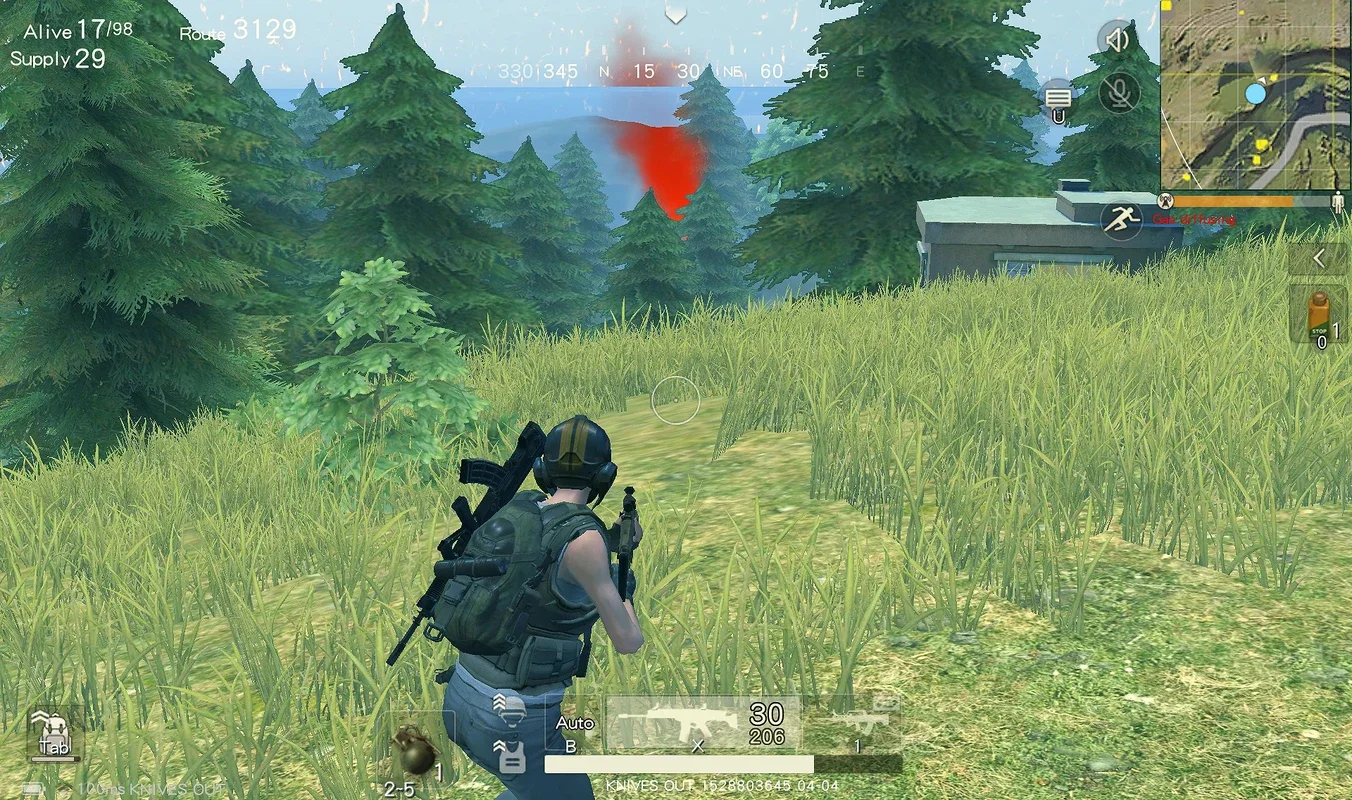Expand the helmet slot chevron arrows
Image resolution: width=1352 pixels, height=800 pixels.
pyautogui.click(x=500, y=702)
